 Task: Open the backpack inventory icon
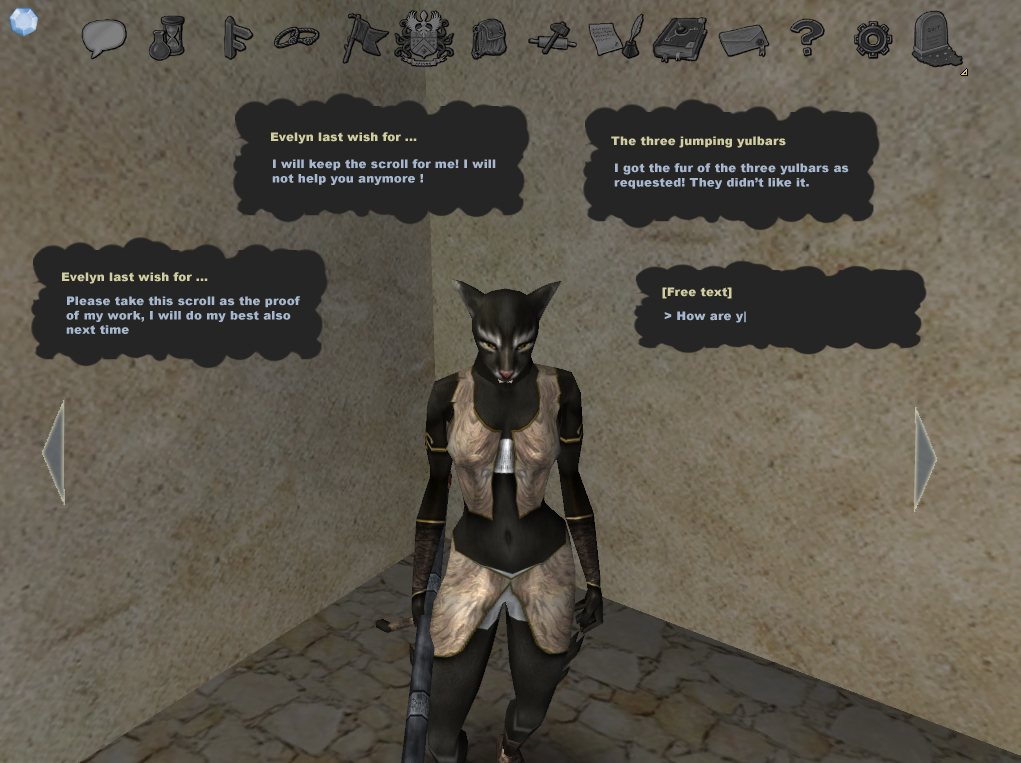pos(488,38)
